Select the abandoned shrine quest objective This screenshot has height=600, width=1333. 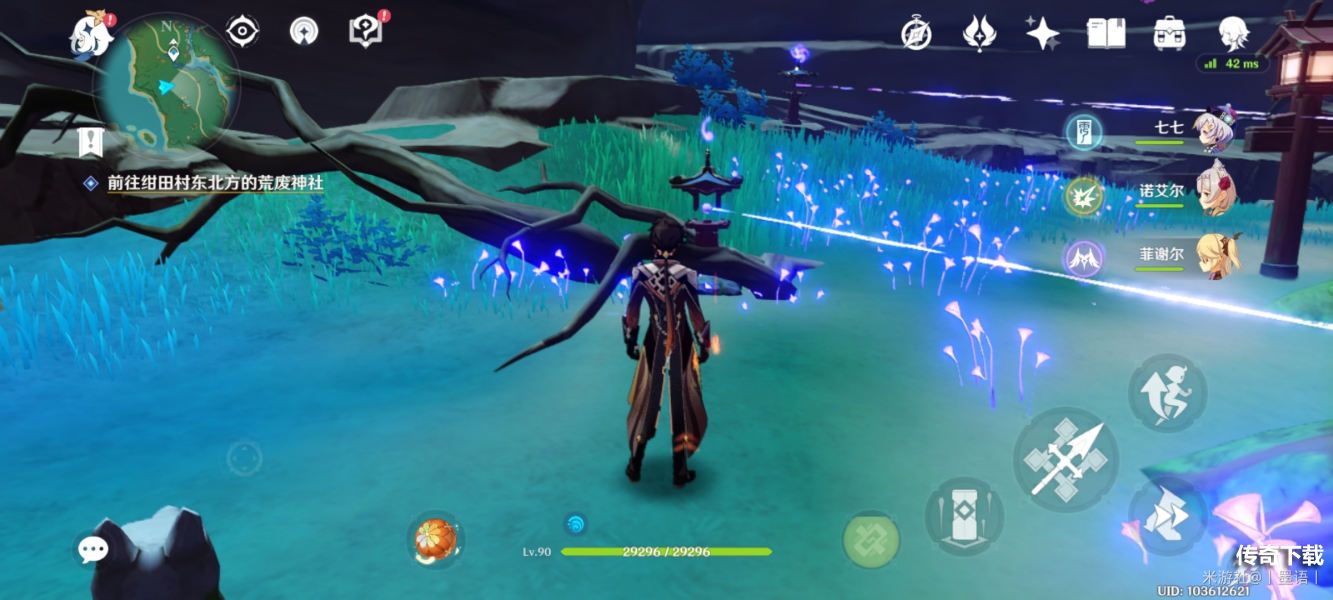[x=215, y=183]
